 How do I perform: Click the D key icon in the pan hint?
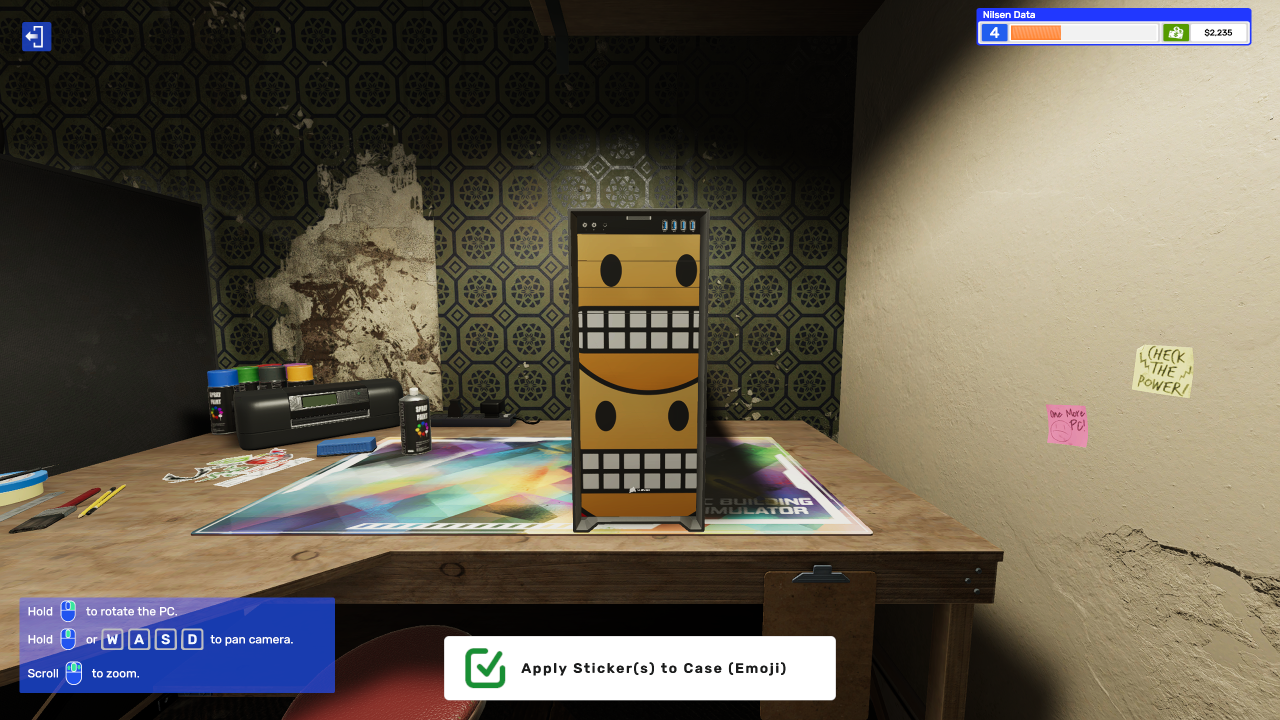[x=190, y=639]
